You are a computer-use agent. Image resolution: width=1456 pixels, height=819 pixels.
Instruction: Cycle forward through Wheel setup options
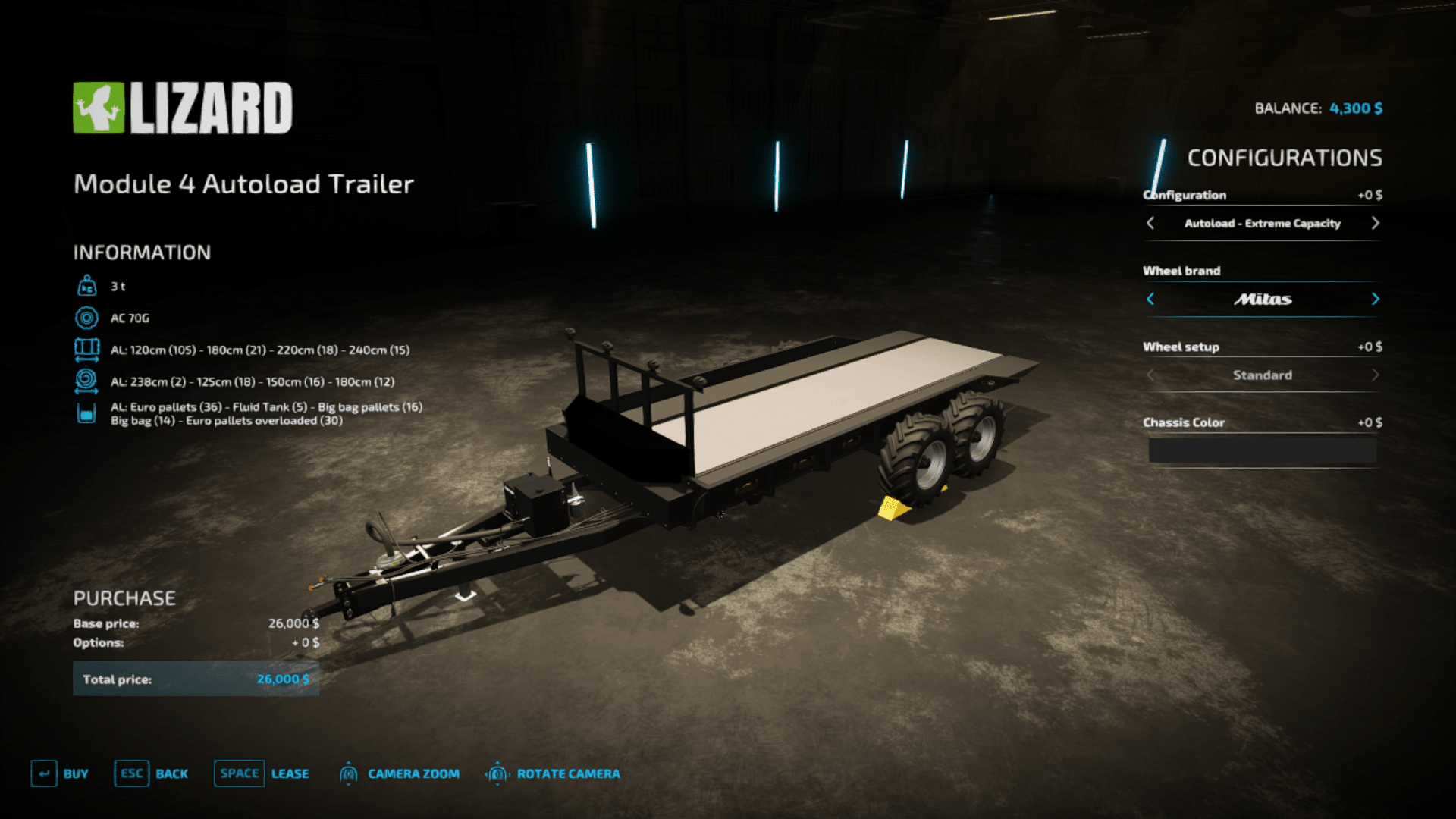tap(1376, 375)
